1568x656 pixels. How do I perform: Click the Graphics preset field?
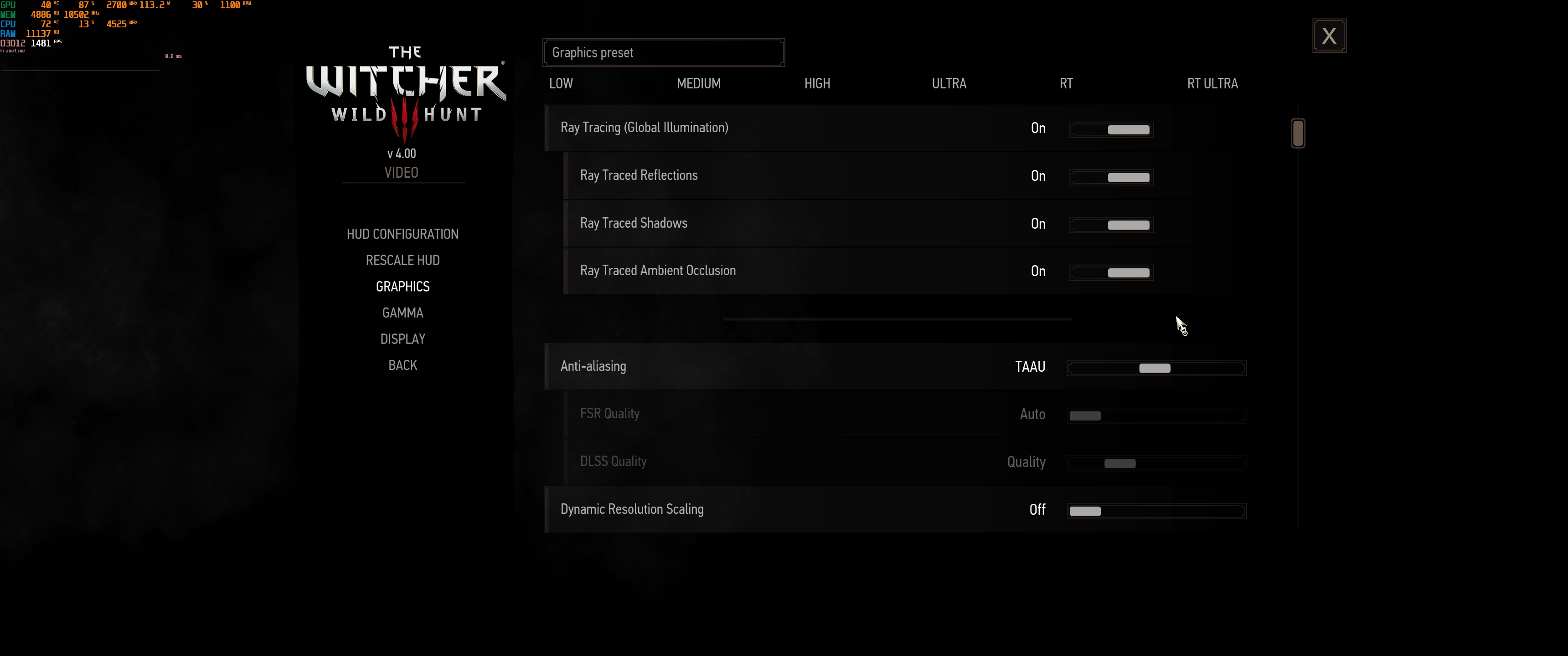tap(664, 52)
